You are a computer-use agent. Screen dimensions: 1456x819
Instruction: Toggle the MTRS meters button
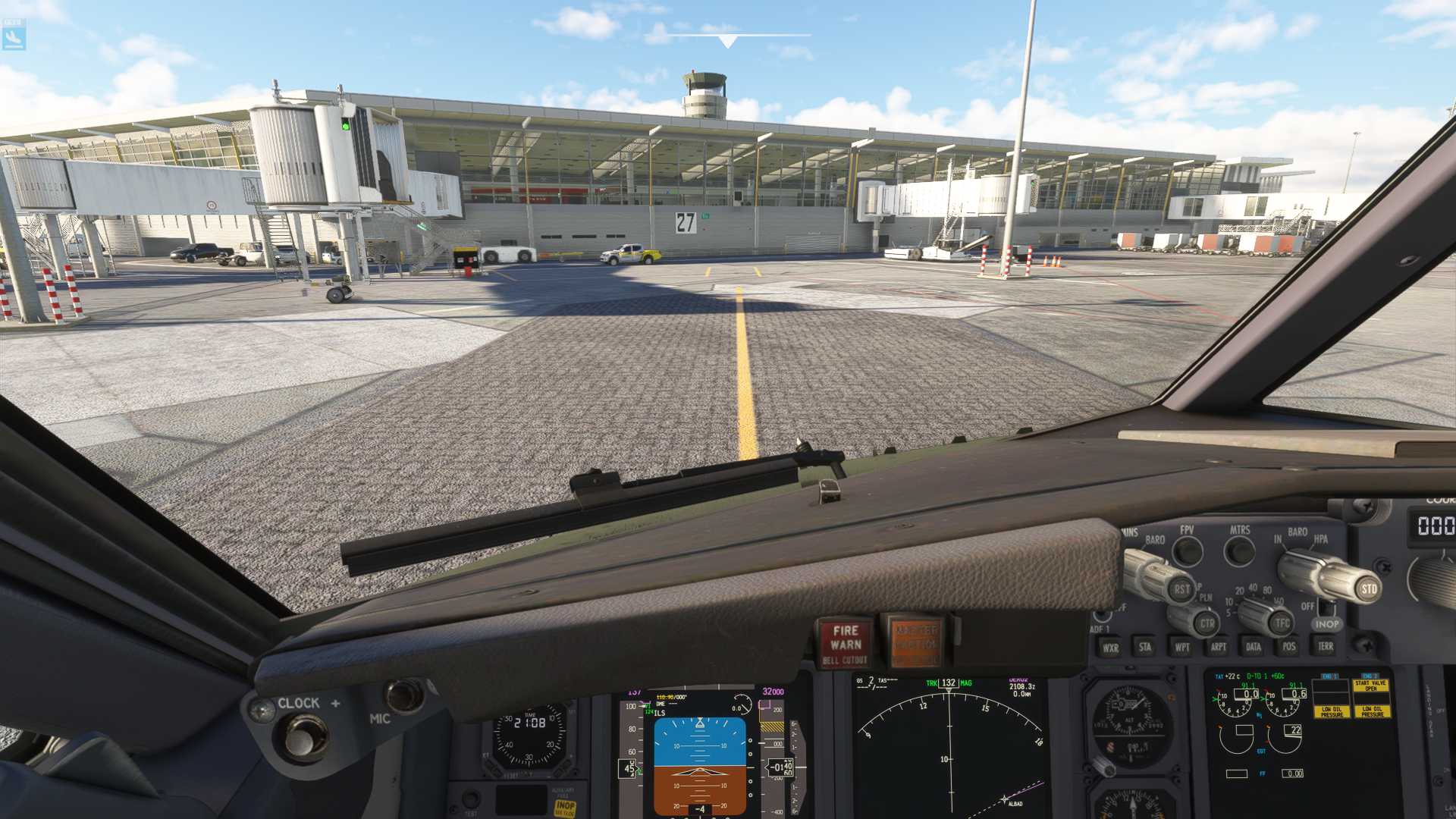(x=1240, y=551)
